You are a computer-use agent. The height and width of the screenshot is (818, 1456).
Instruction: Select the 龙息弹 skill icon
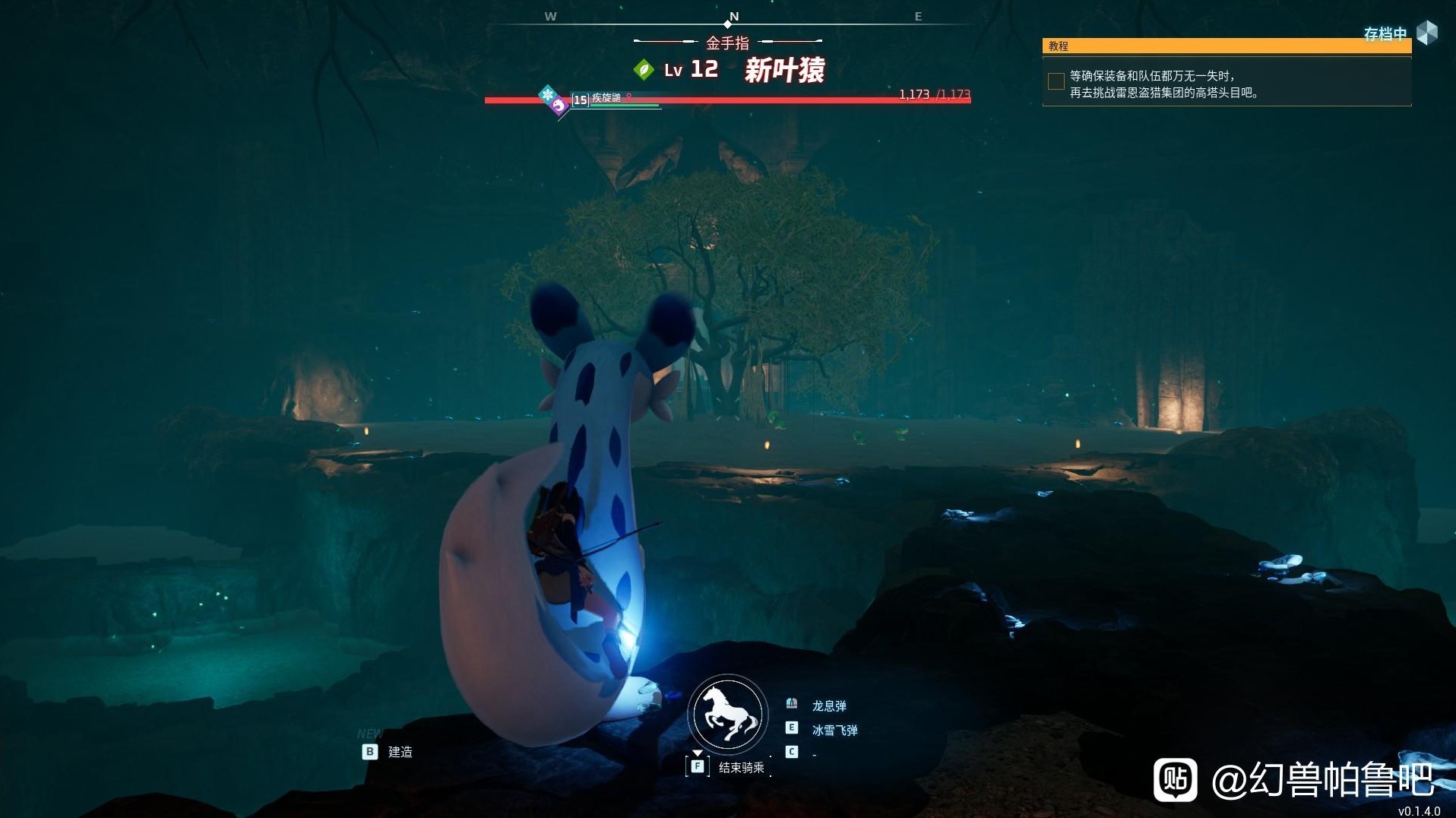click(x=792, y=703)
